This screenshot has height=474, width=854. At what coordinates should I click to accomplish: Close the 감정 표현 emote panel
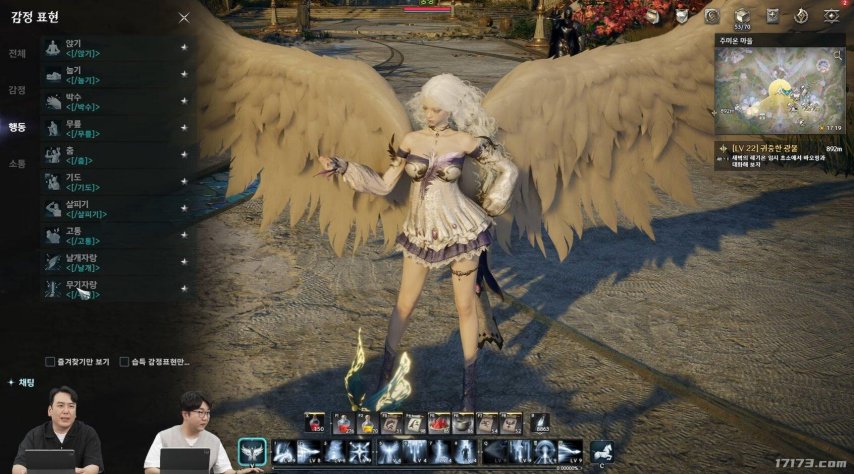pyautogui.click(x=184, y=17)
